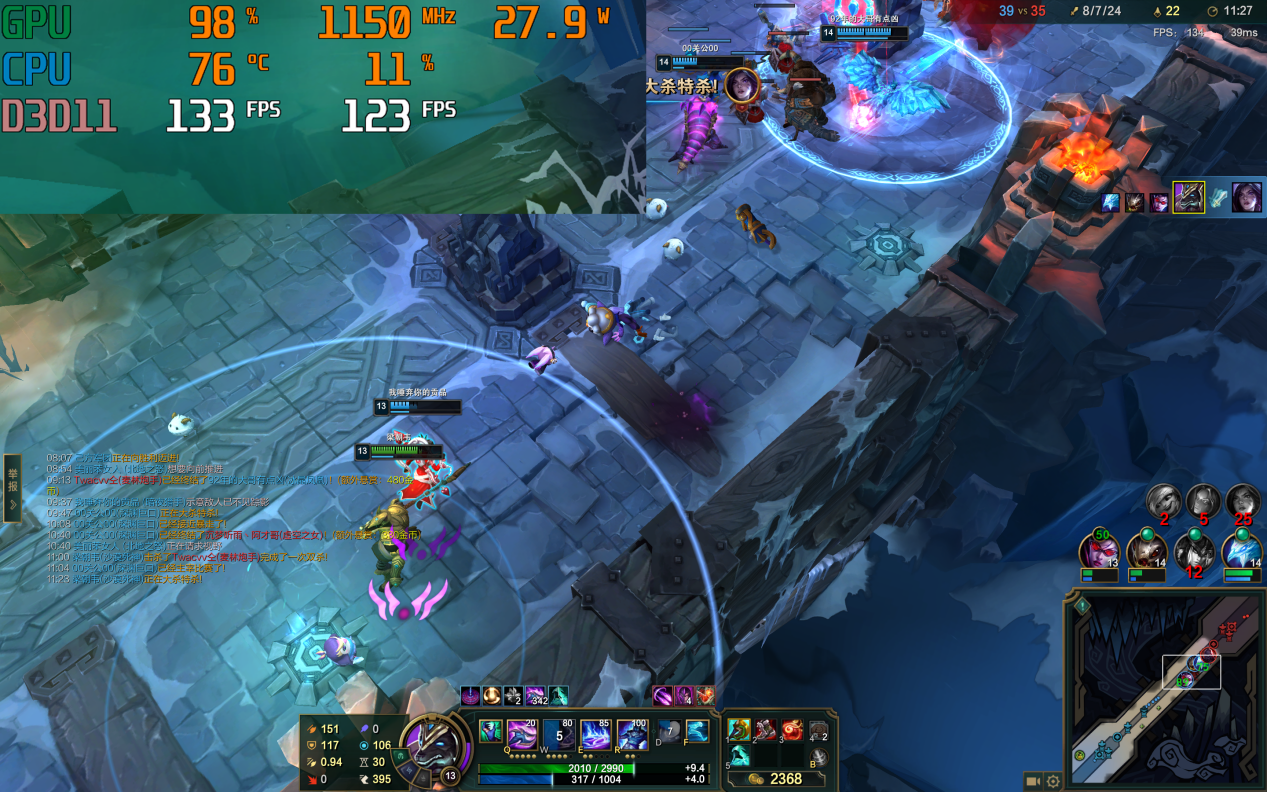Toggle the camera button beside the minimap
The height and width of the screenshot is (792, 1267).
pyautogui.click(x=1033, y=781)
